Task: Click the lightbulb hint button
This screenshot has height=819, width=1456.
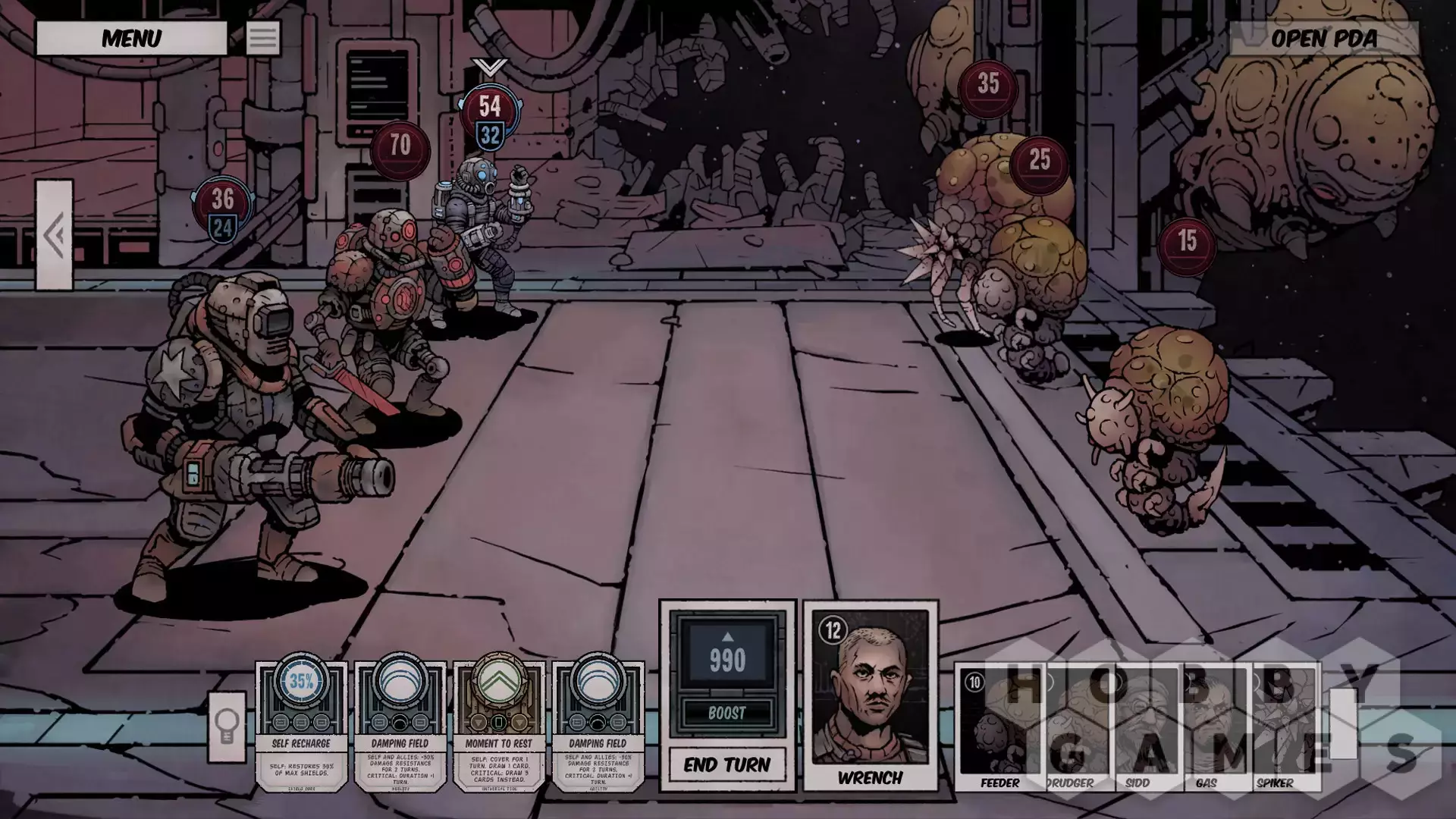Action: point(227,726)
